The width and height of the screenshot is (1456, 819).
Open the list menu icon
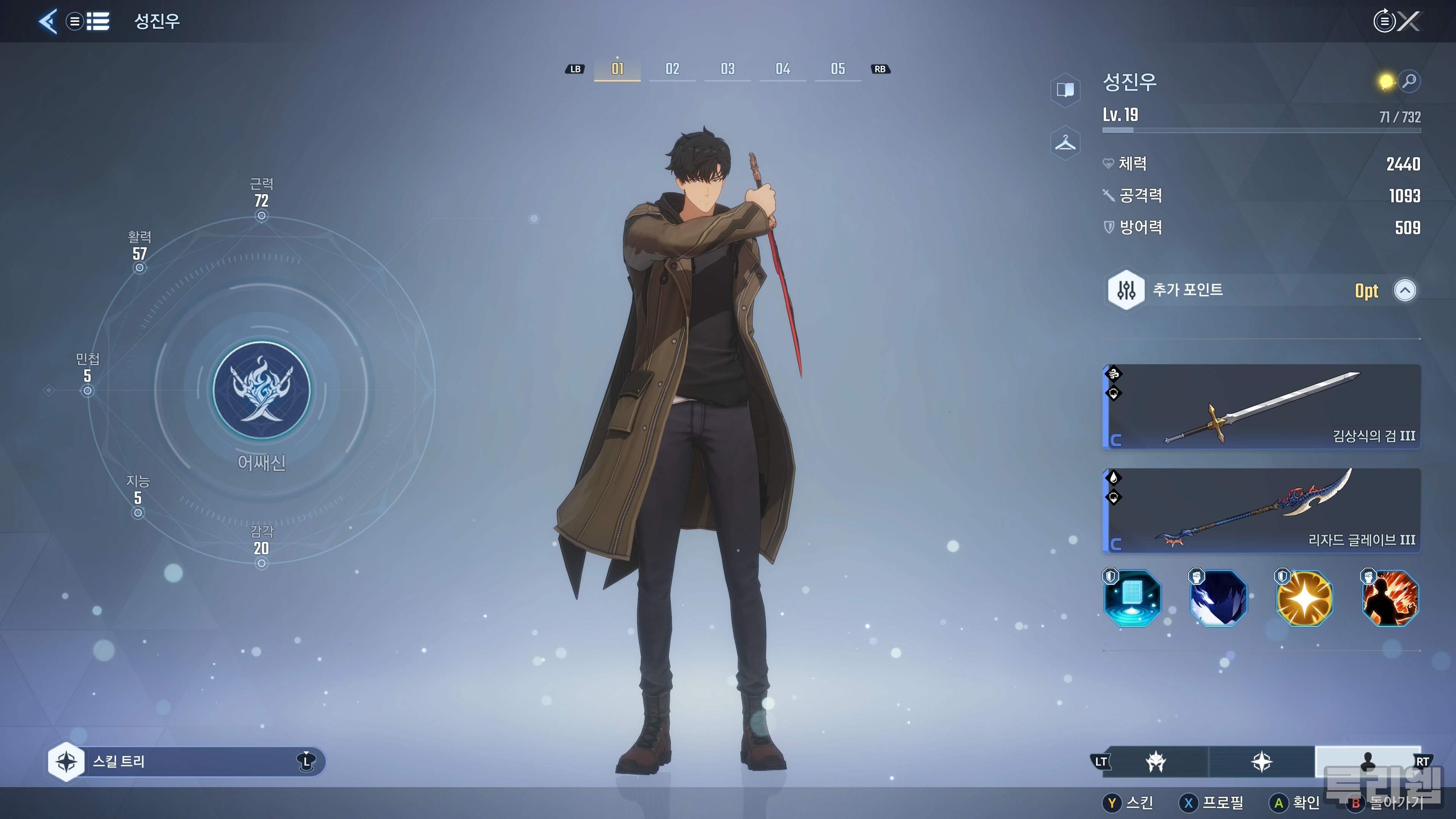point(97,22)
